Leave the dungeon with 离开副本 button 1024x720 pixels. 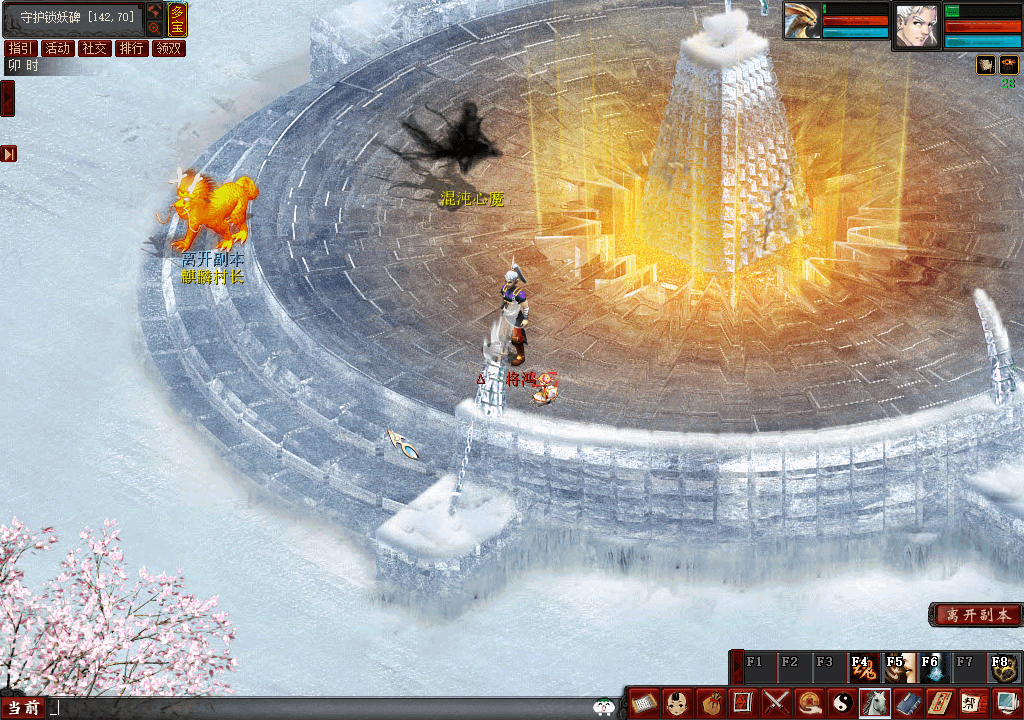[x=975, y=615]
